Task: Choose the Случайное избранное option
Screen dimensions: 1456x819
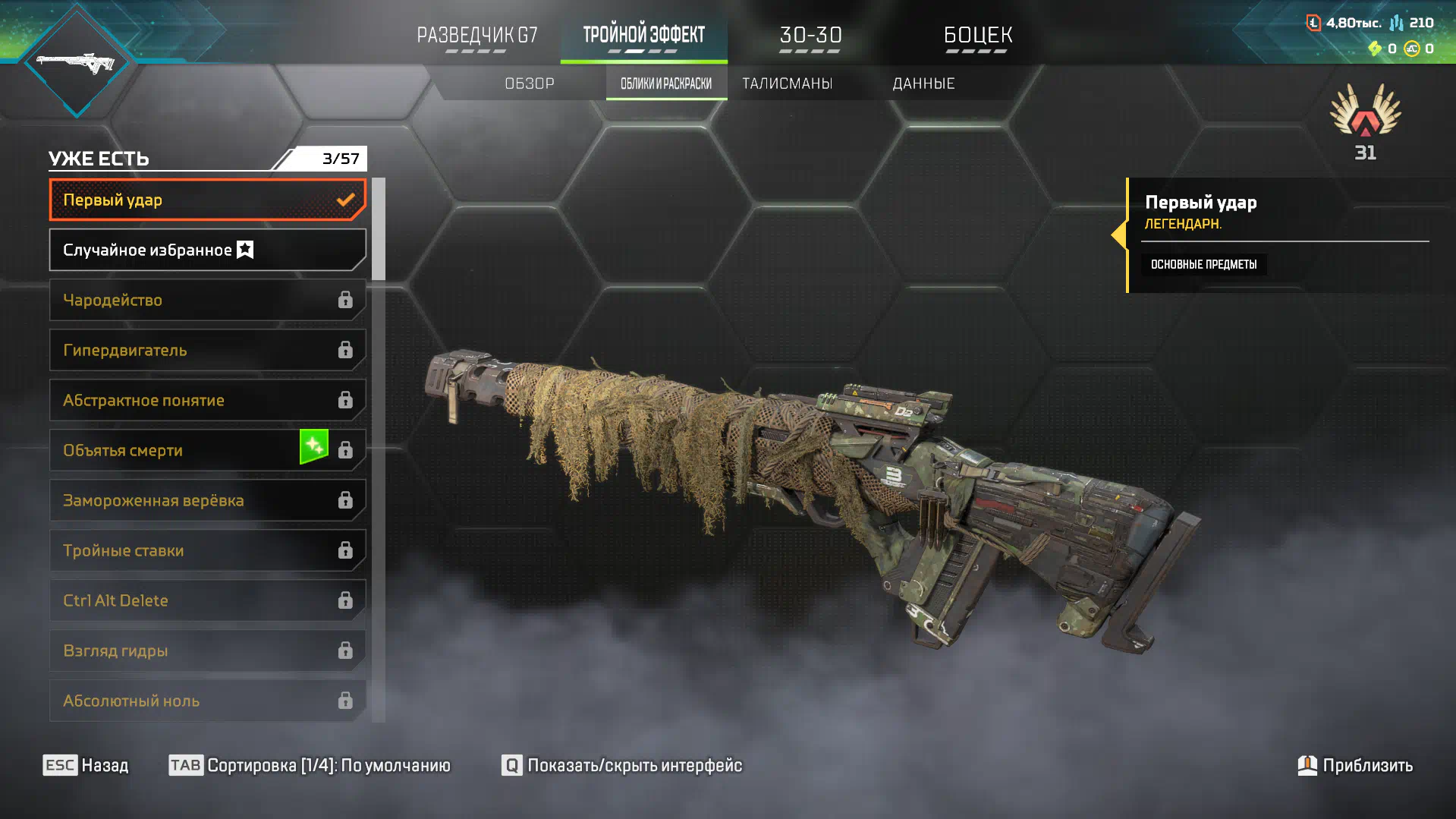Action: tap(206, 250)
